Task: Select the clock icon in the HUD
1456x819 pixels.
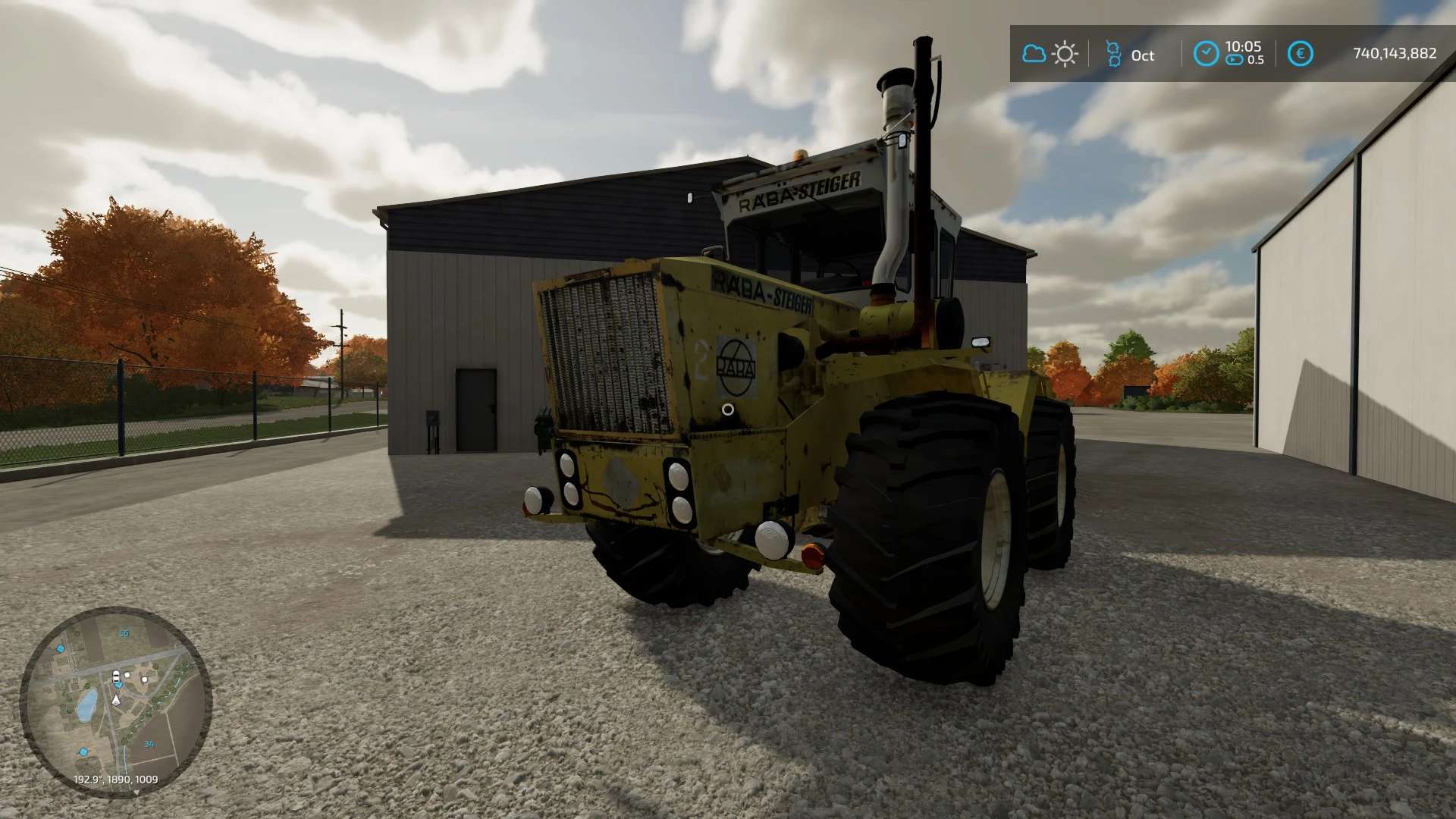Action: tap(1206, 54)
